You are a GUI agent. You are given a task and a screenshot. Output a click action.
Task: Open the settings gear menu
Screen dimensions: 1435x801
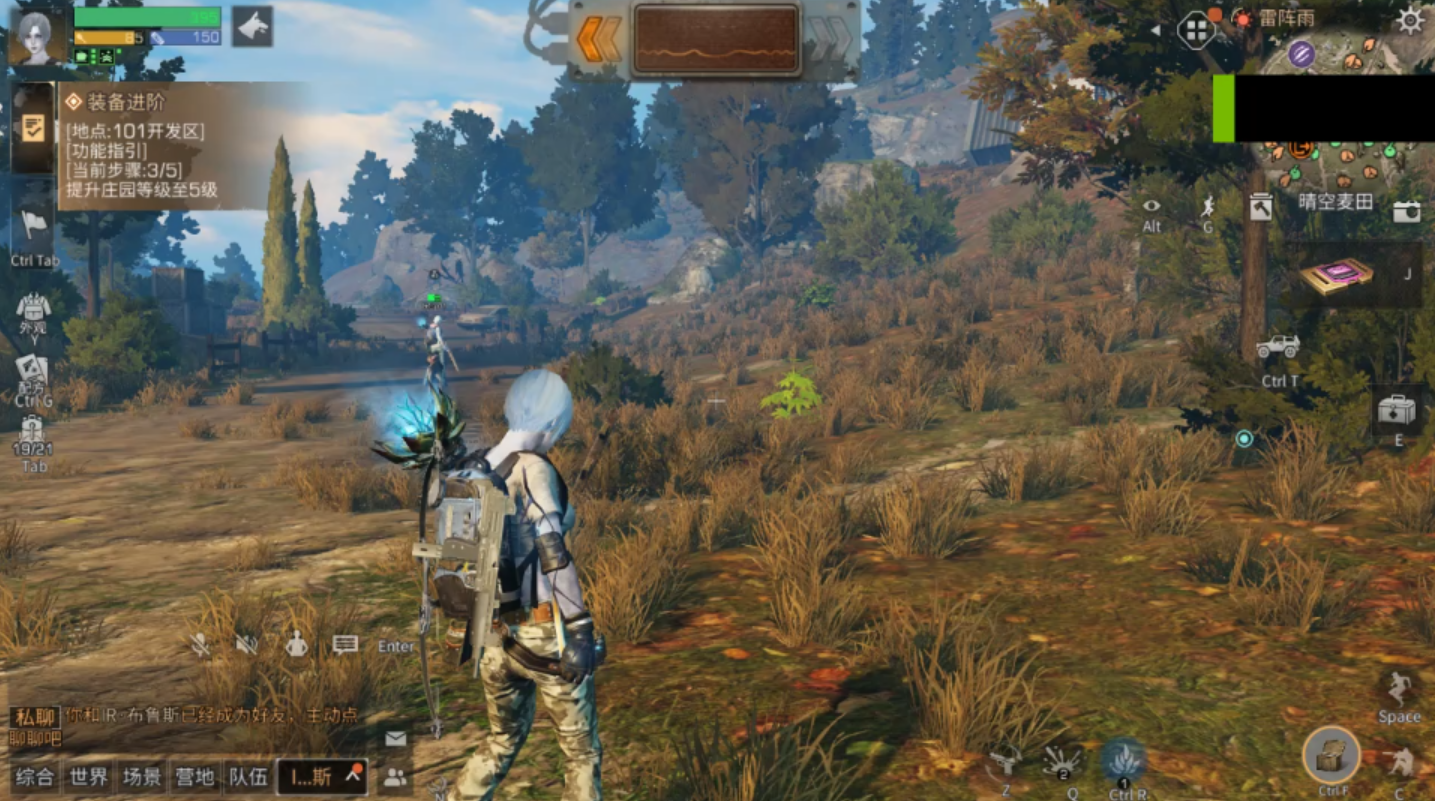click(x=1410, y=21)
